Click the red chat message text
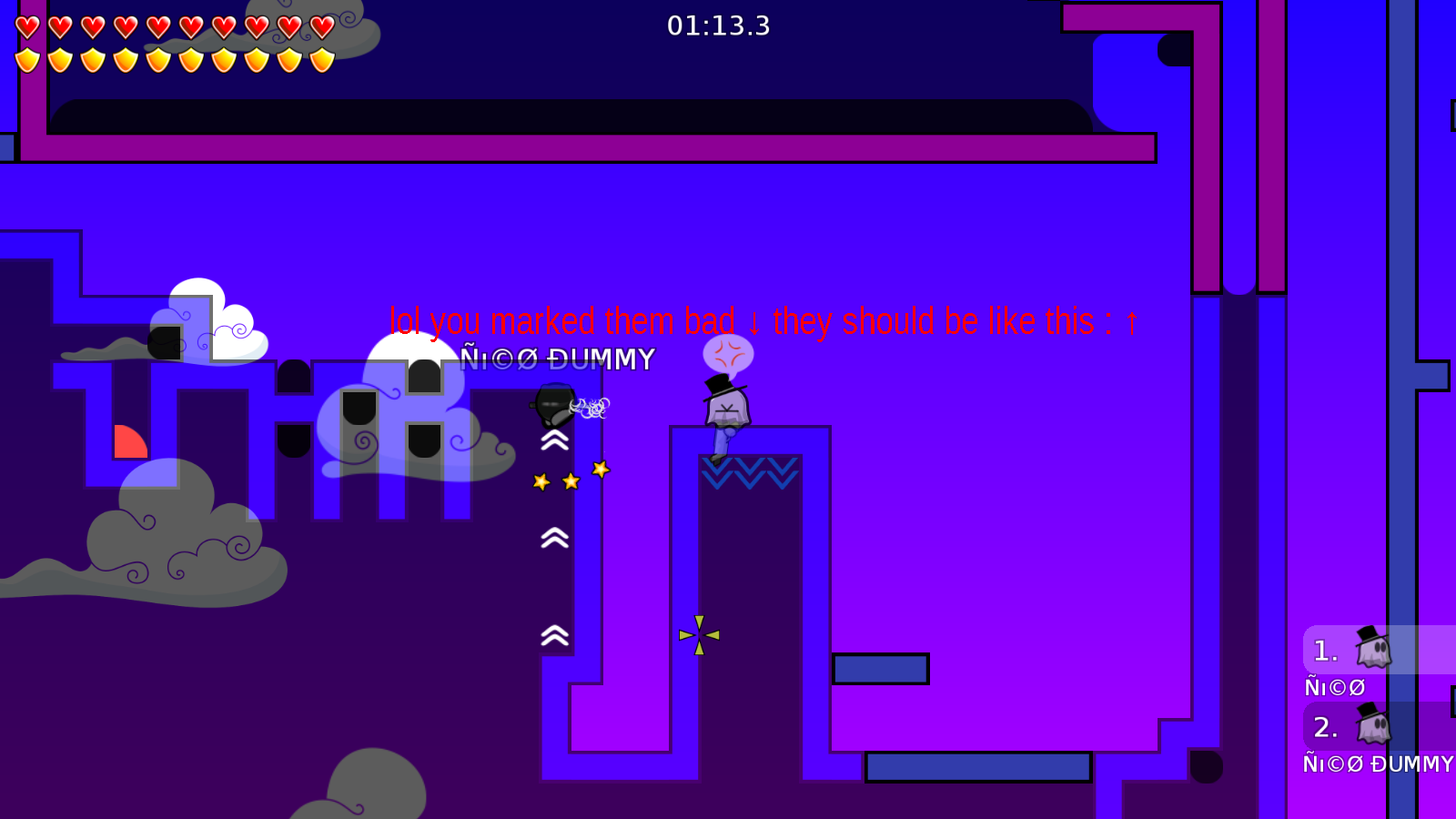 tap(764, 320)
